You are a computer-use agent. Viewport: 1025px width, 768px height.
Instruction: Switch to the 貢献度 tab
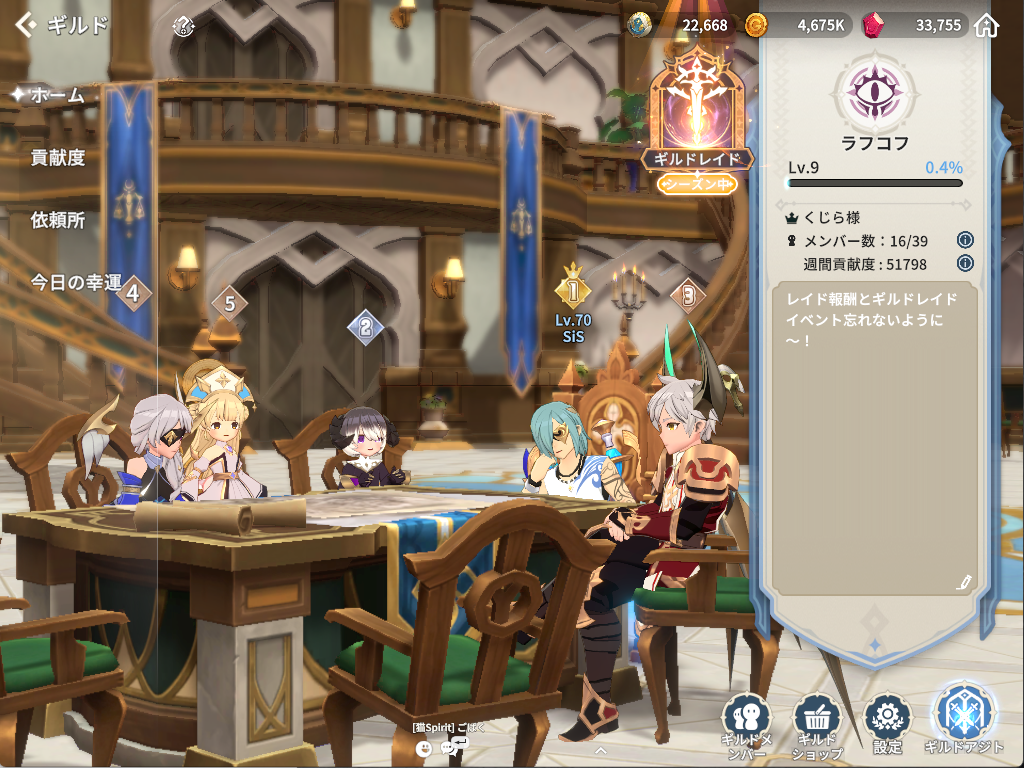tap(58, 157)
